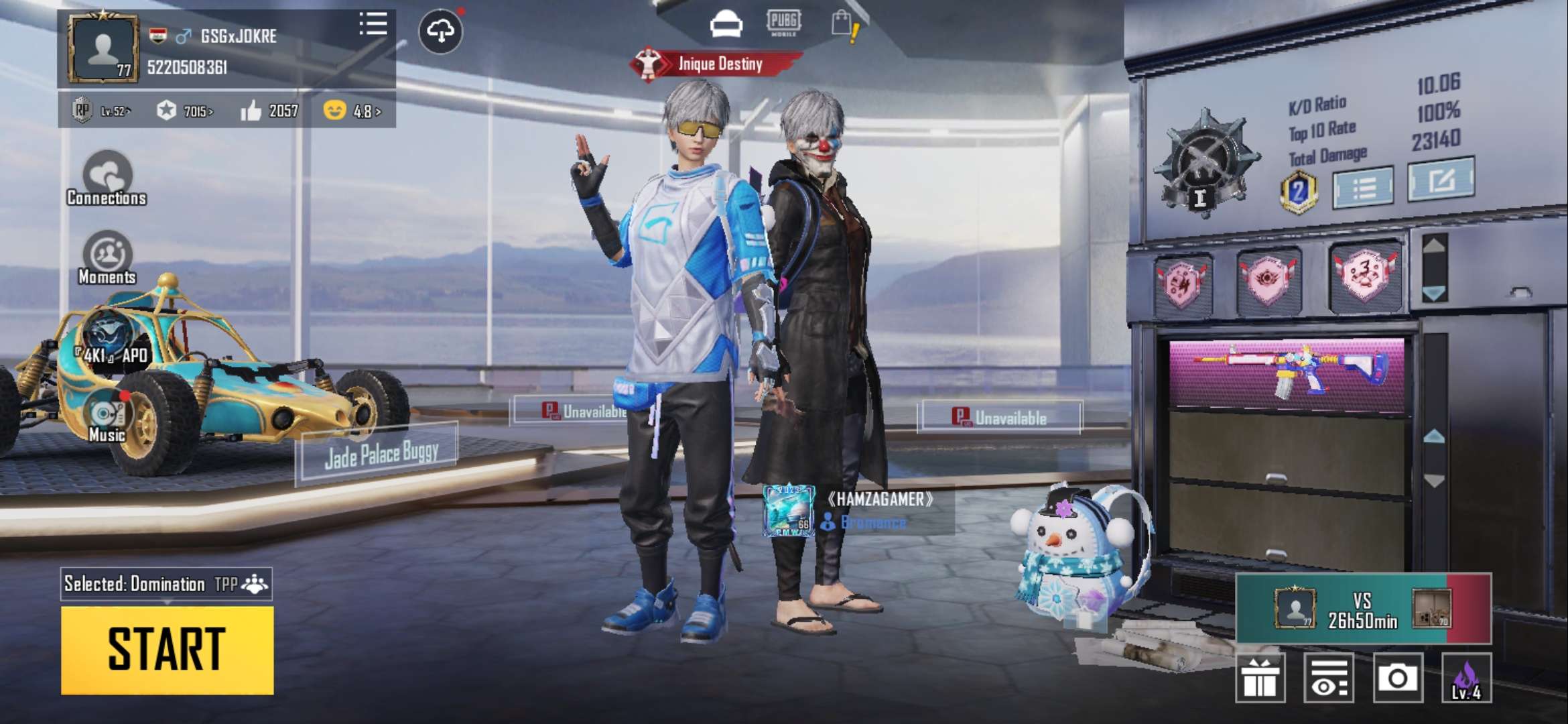The height and width of the screenshot is (724, 1568).
Task: Tap the yellow START button
Action: pyautogui.click(x=167, y=650)
